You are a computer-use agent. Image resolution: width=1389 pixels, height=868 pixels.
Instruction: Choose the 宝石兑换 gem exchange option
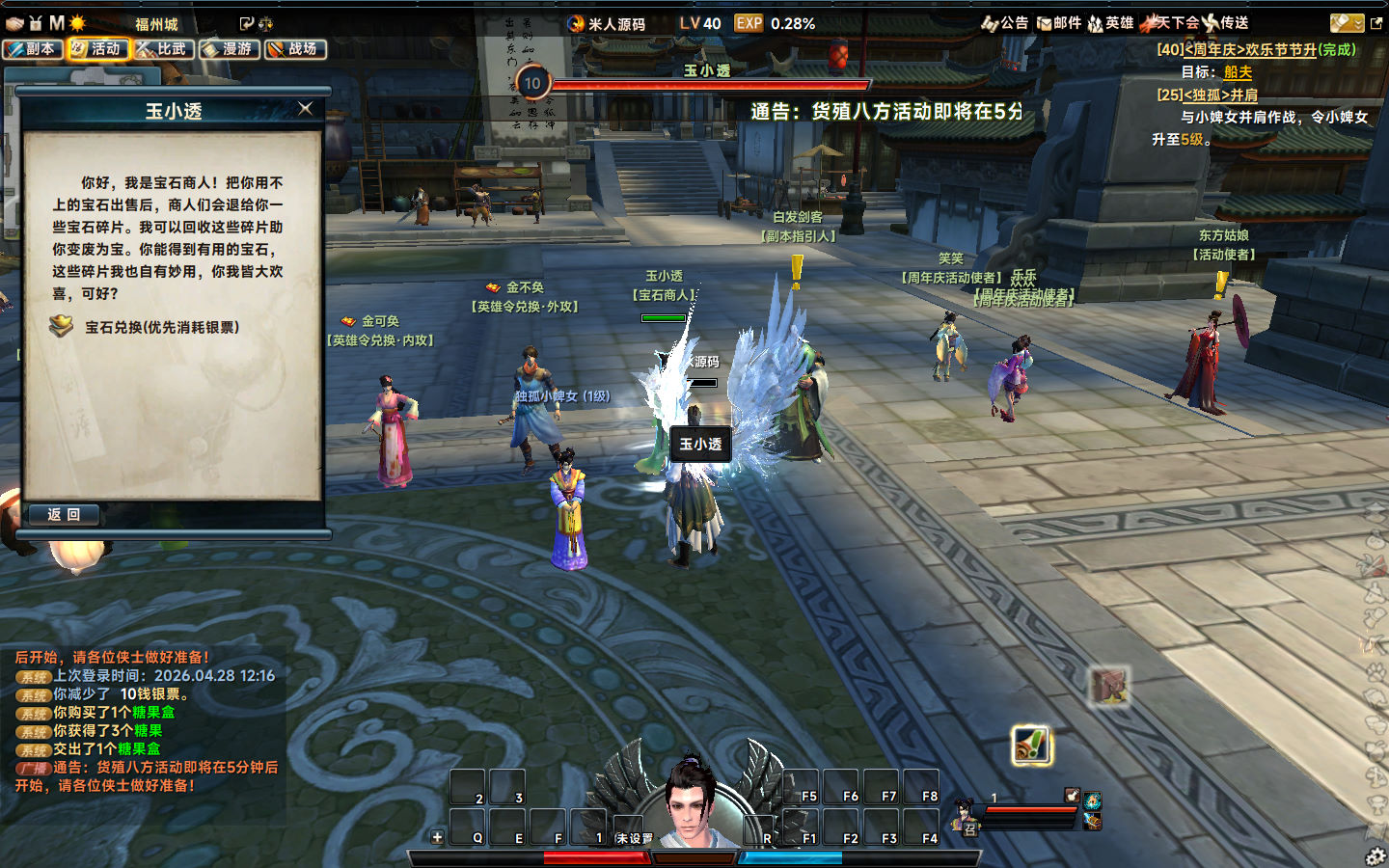coord(161,328)
